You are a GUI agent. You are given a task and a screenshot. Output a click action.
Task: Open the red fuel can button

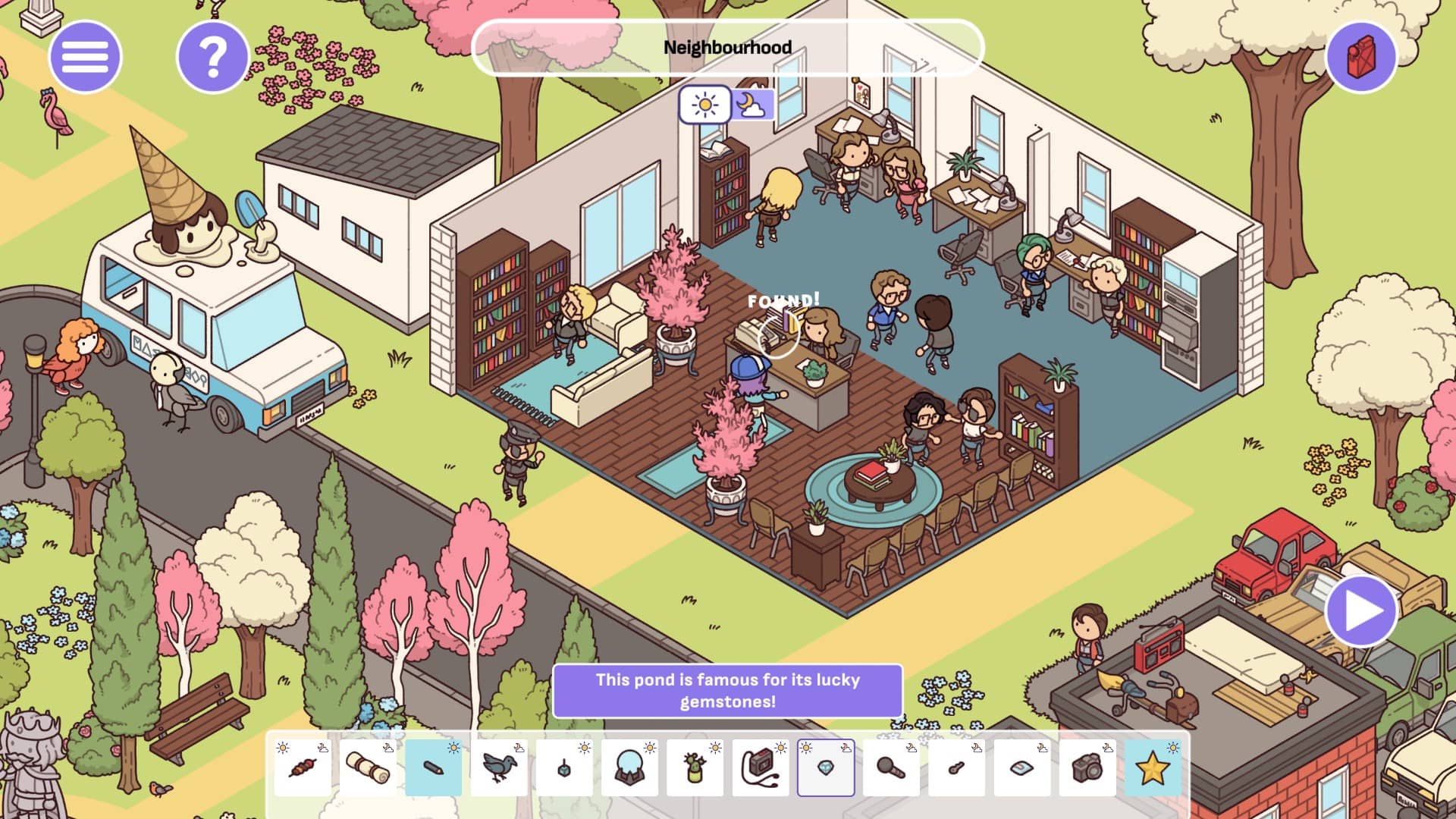1361,57
